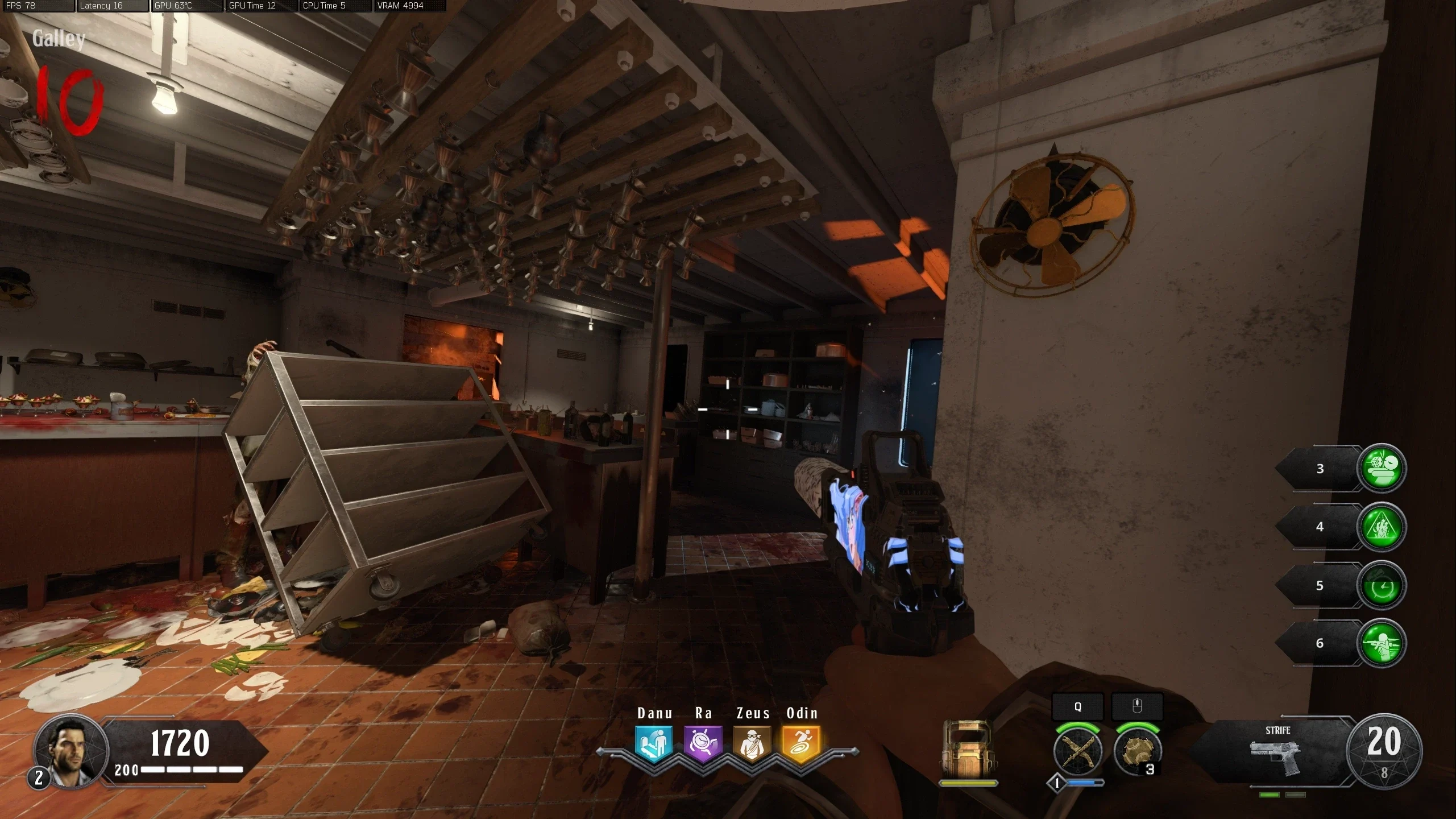Select the Danu perk icon
The image size is (1456, 819).
coord(654,743)
